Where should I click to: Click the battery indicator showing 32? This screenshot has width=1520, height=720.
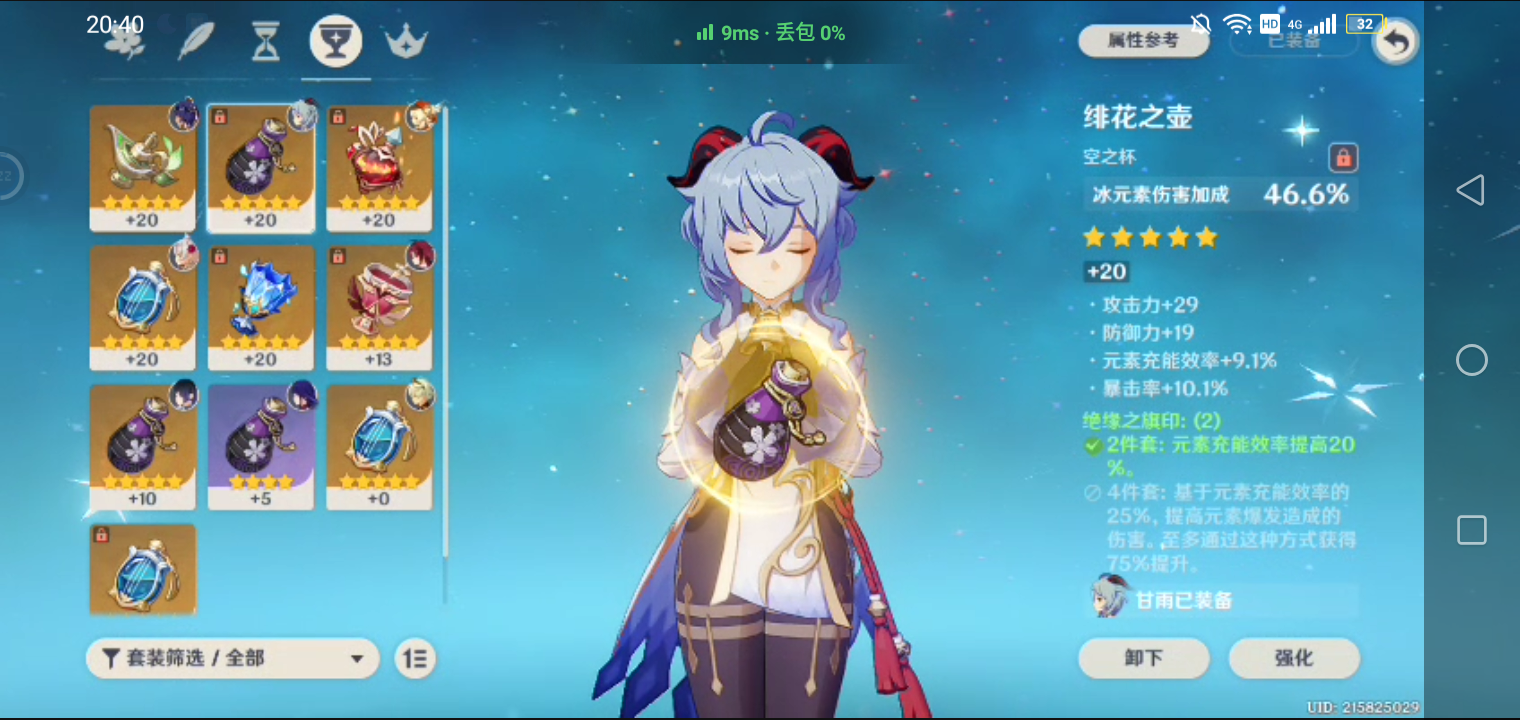(x=1364, y=23)
